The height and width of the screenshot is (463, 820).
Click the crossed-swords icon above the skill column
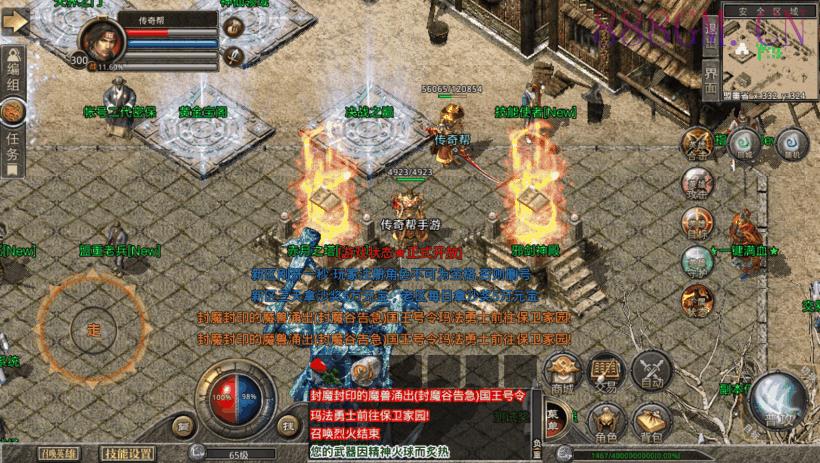click(695, 142)
